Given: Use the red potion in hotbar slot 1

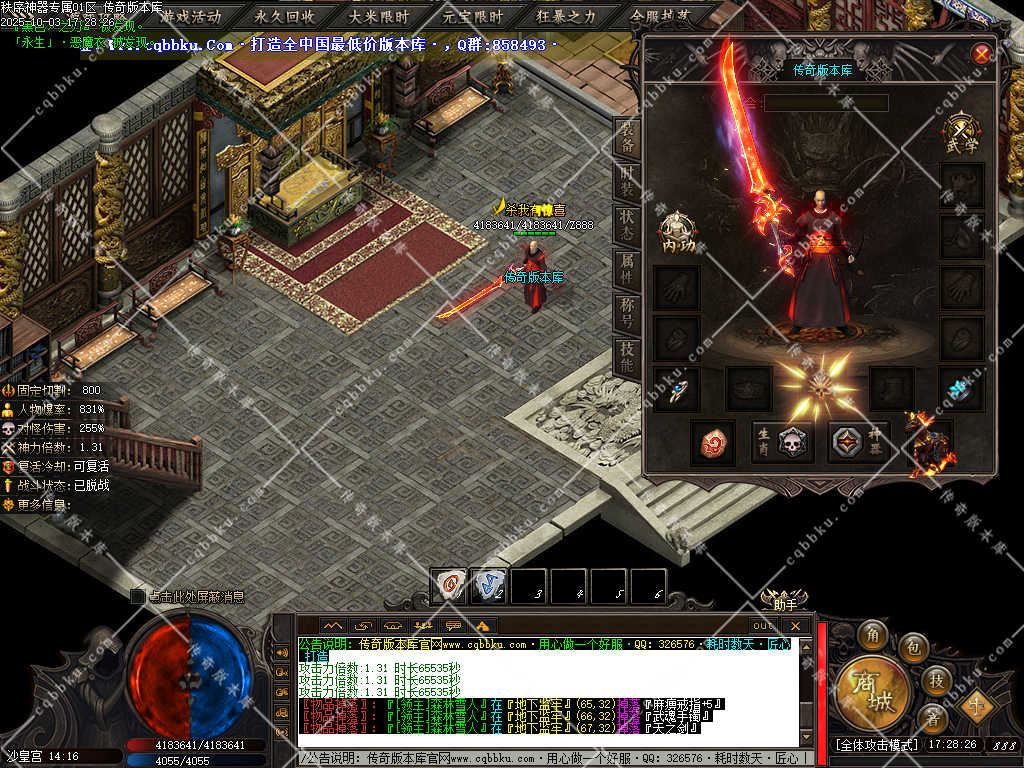Looking at the screenshot, I should [449, 586].
